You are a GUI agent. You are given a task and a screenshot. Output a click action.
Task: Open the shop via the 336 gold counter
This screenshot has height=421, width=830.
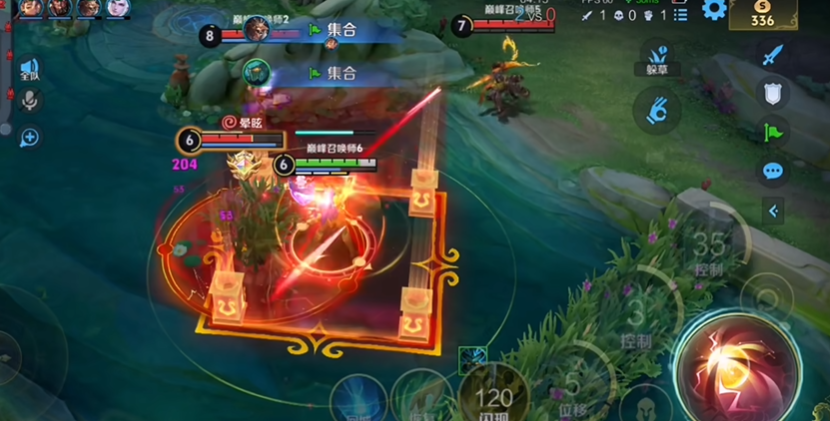click(763, 14)
